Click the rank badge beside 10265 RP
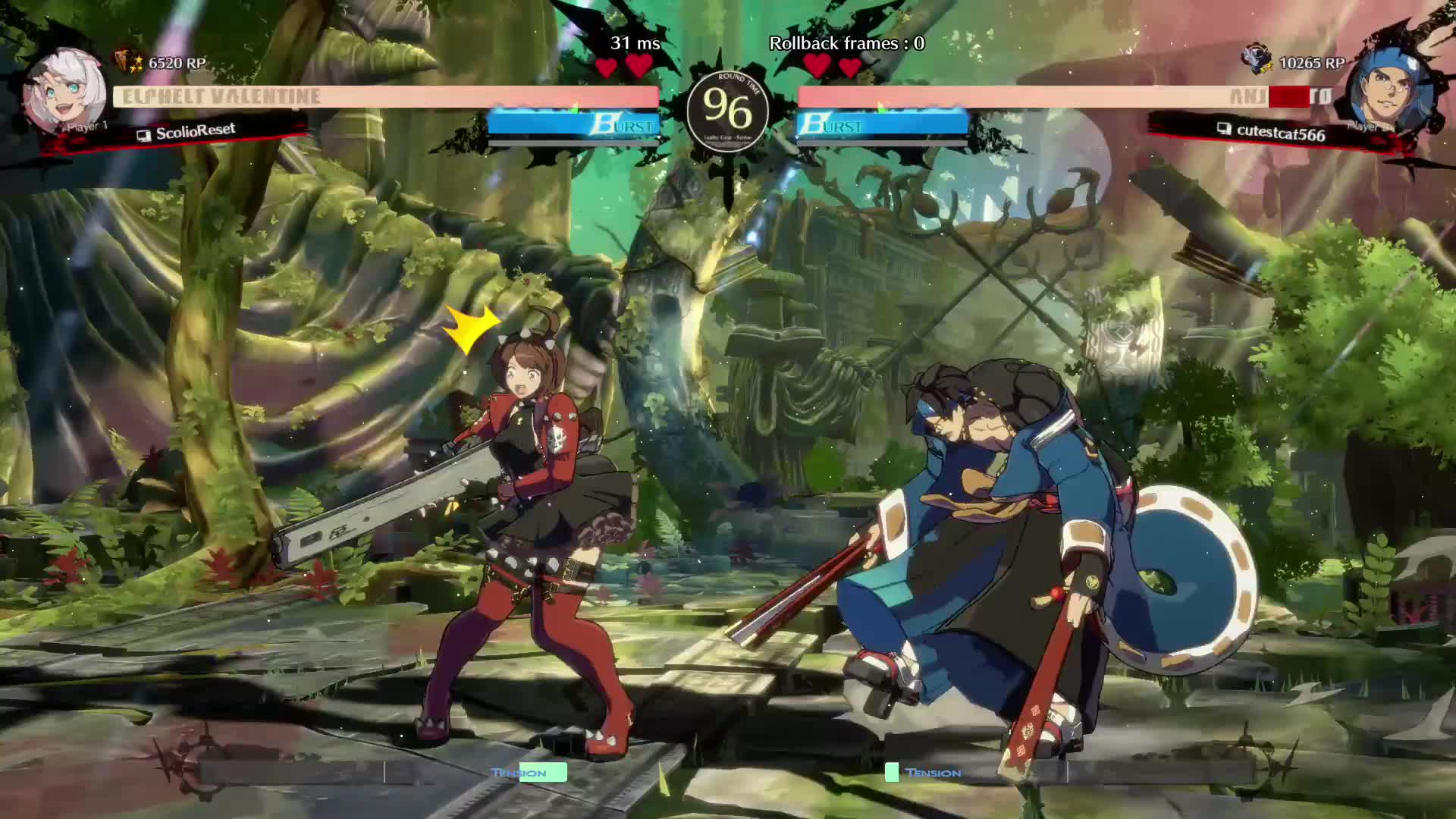The width and height of the screenshot is (1456, 819). point(1257,59)
